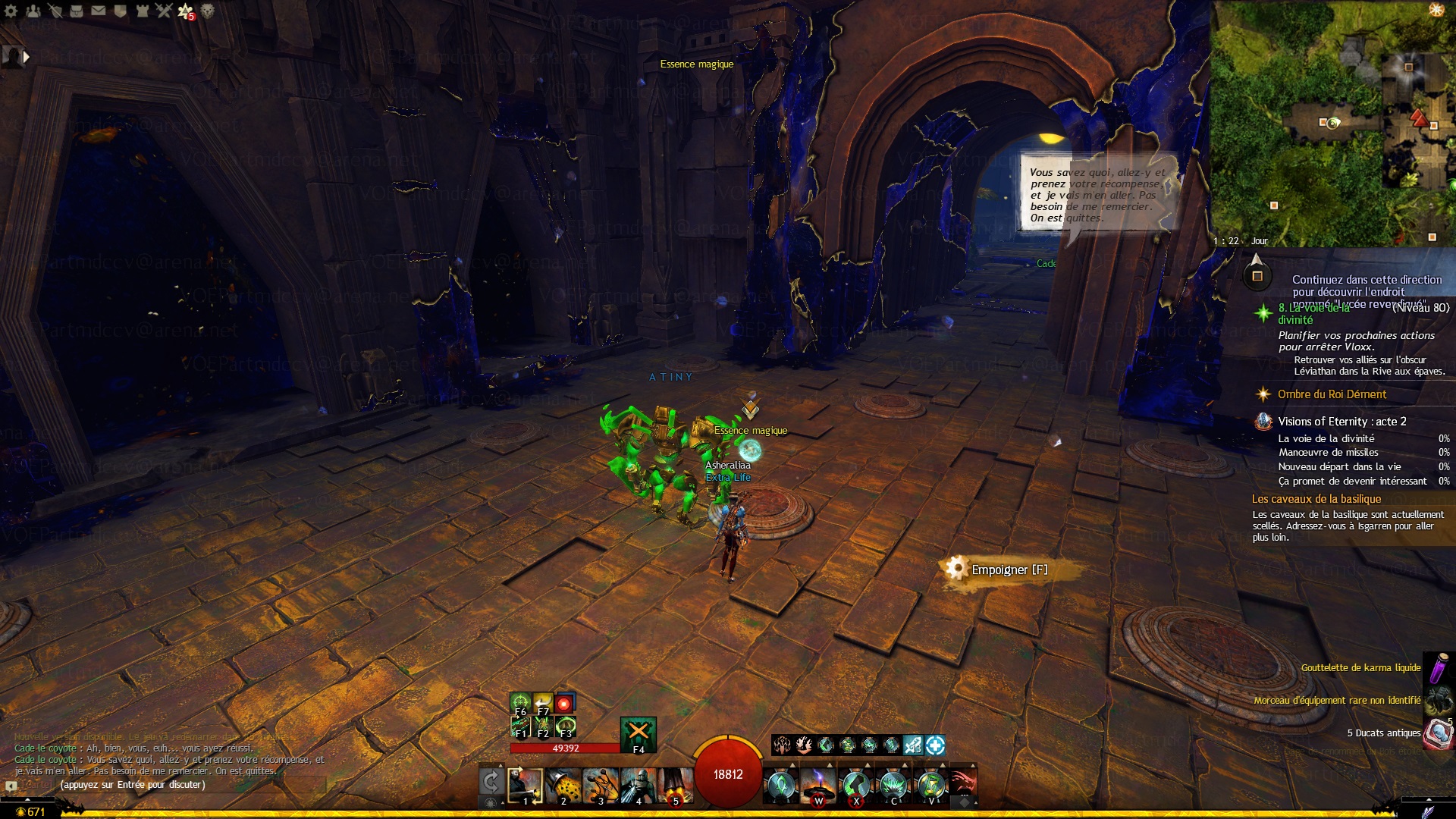Viewport: 1456px width, 819px height.
Task: Click the Empoigner interaction prompt
Action: pyautogui.click(x=1009, y=570)
